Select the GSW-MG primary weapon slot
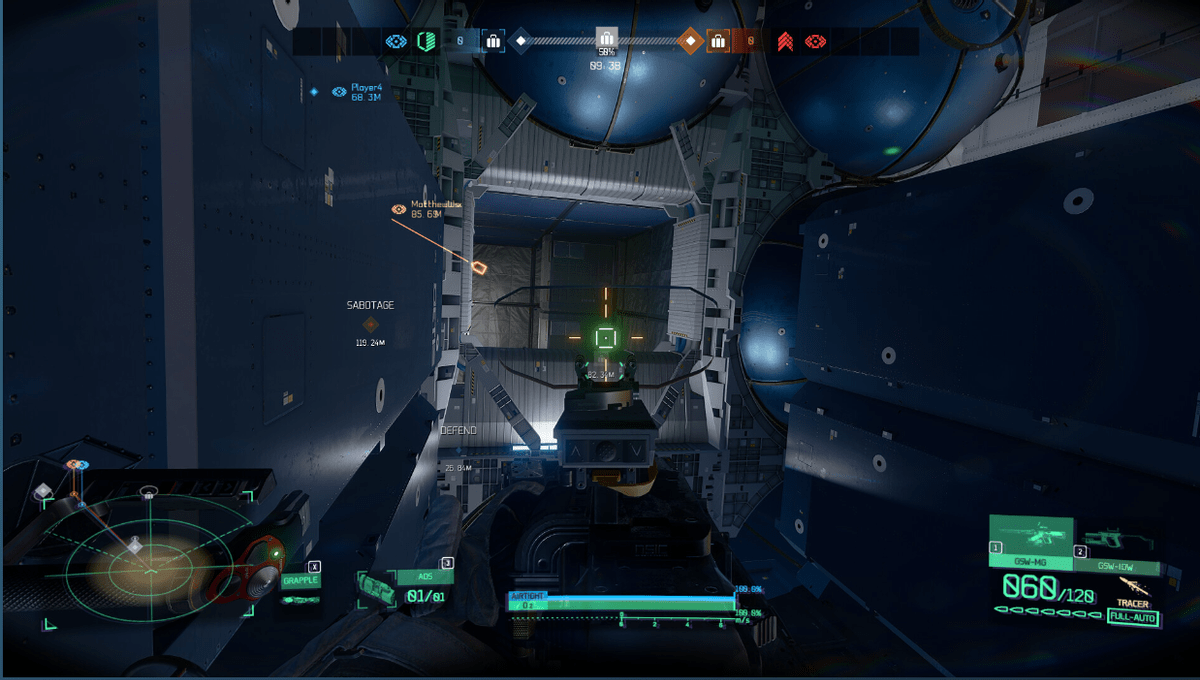The image size is (1200, 680). click(1030, 545)
